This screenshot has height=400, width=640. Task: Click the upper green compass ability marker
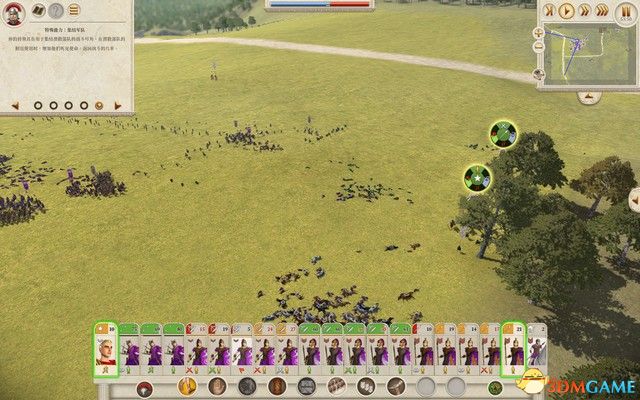point(503,132)
